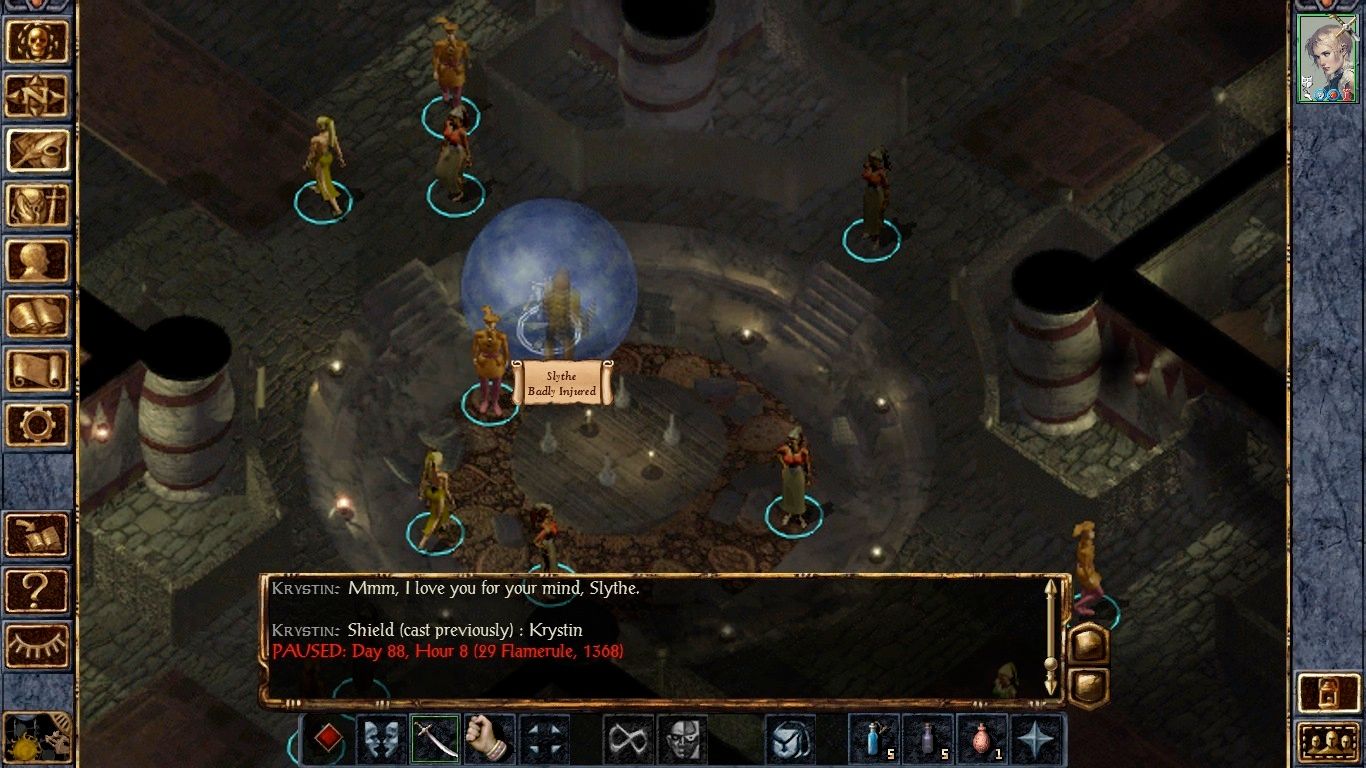The width and height of the screenshot is (1366, 768).
Task: Toggle party AI with the face icon
Action: pos(681,740)
